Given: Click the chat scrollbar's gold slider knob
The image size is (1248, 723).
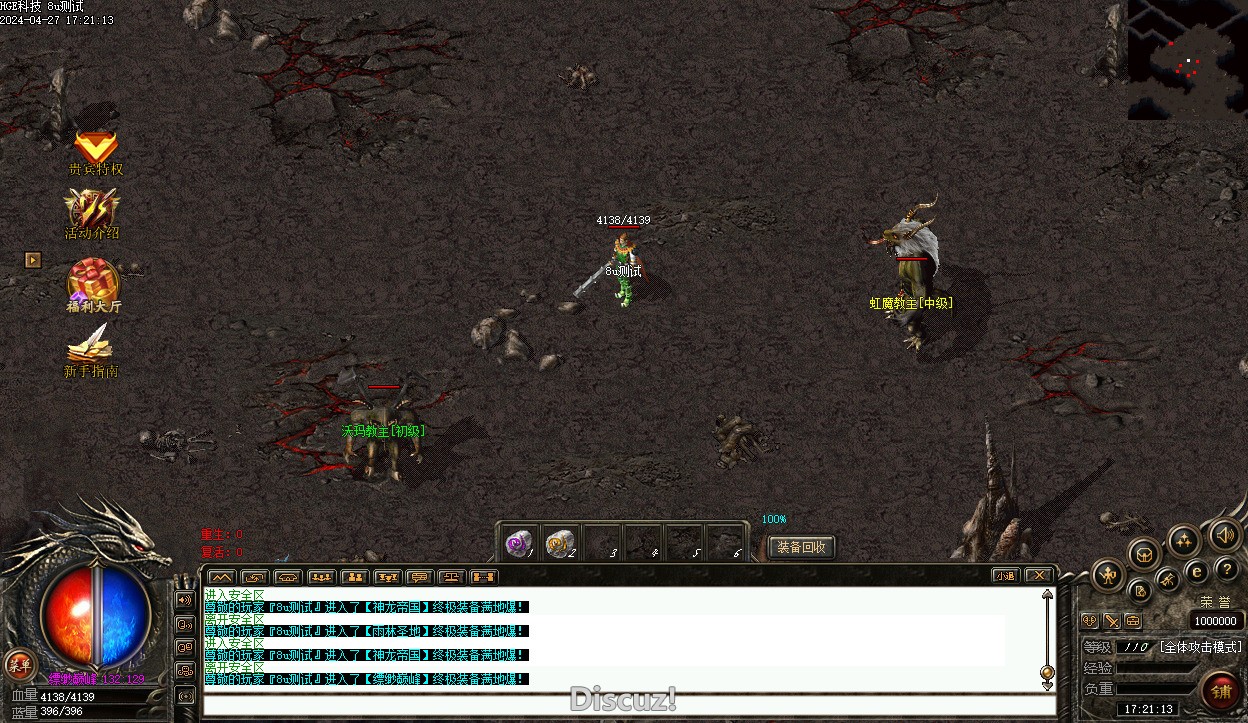Looking at the screenshot, I should tap(1047, 672).
